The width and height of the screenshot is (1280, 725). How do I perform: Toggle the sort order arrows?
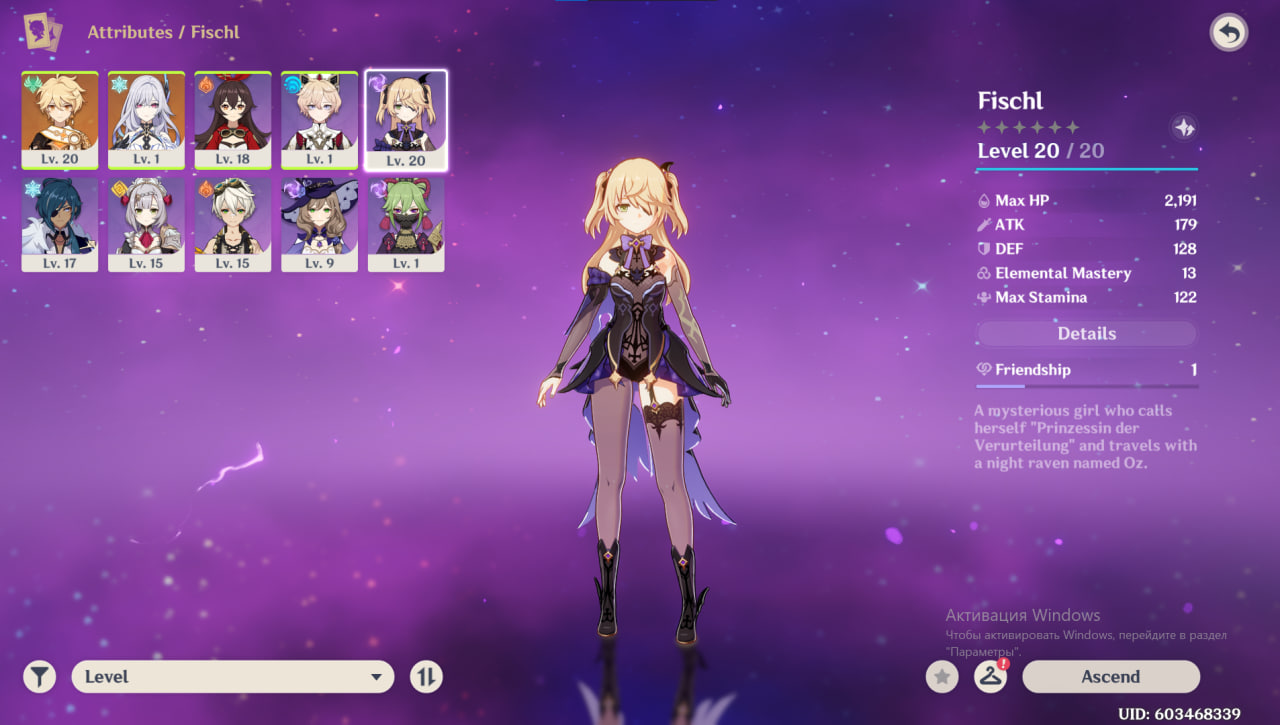[426, 677]
